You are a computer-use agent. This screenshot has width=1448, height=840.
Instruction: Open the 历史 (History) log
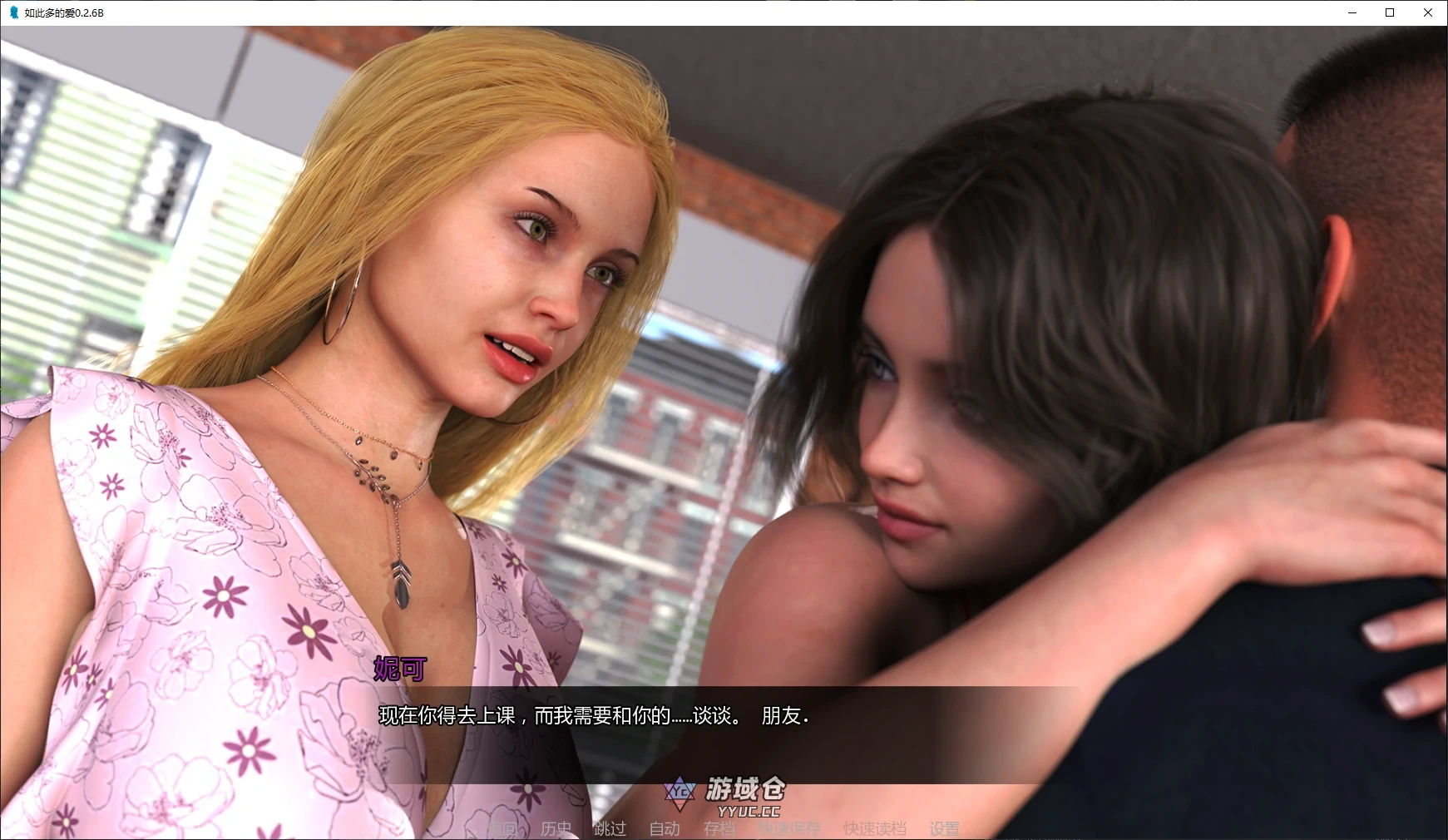click(556, 828)
